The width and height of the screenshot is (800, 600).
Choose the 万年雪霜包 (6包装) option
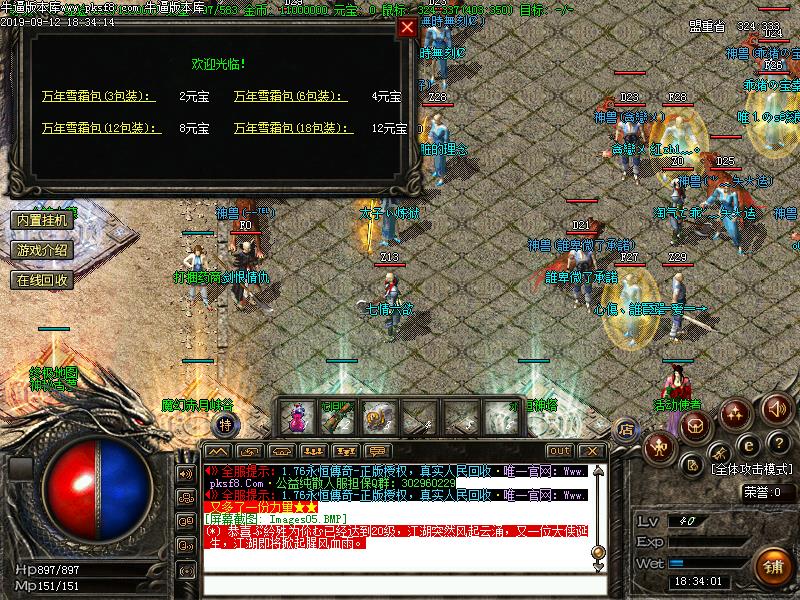pyautogui.click(x=290, y=97)
